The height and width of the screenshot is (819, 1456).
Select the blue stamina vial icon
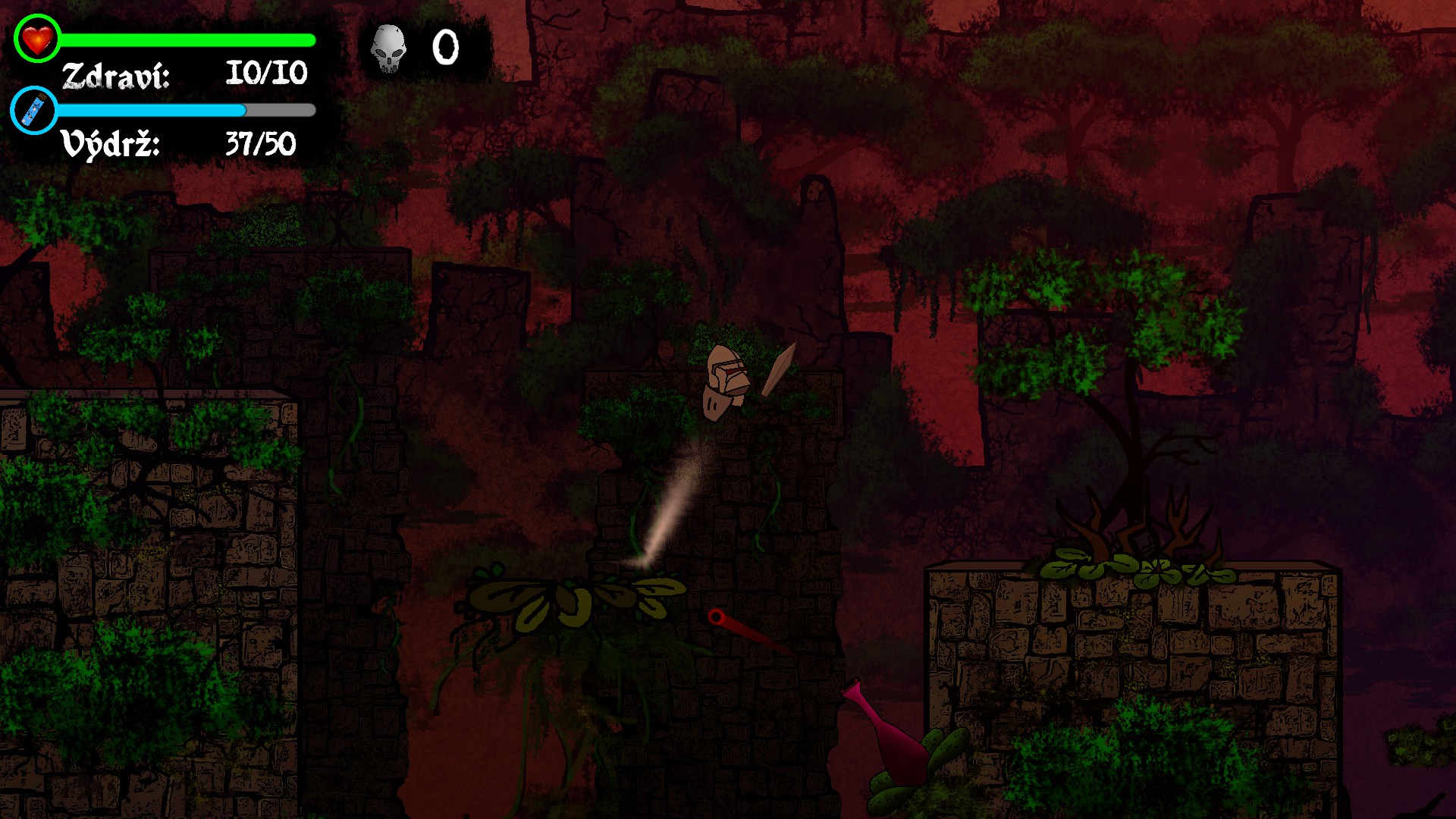[x=34, y=111]
